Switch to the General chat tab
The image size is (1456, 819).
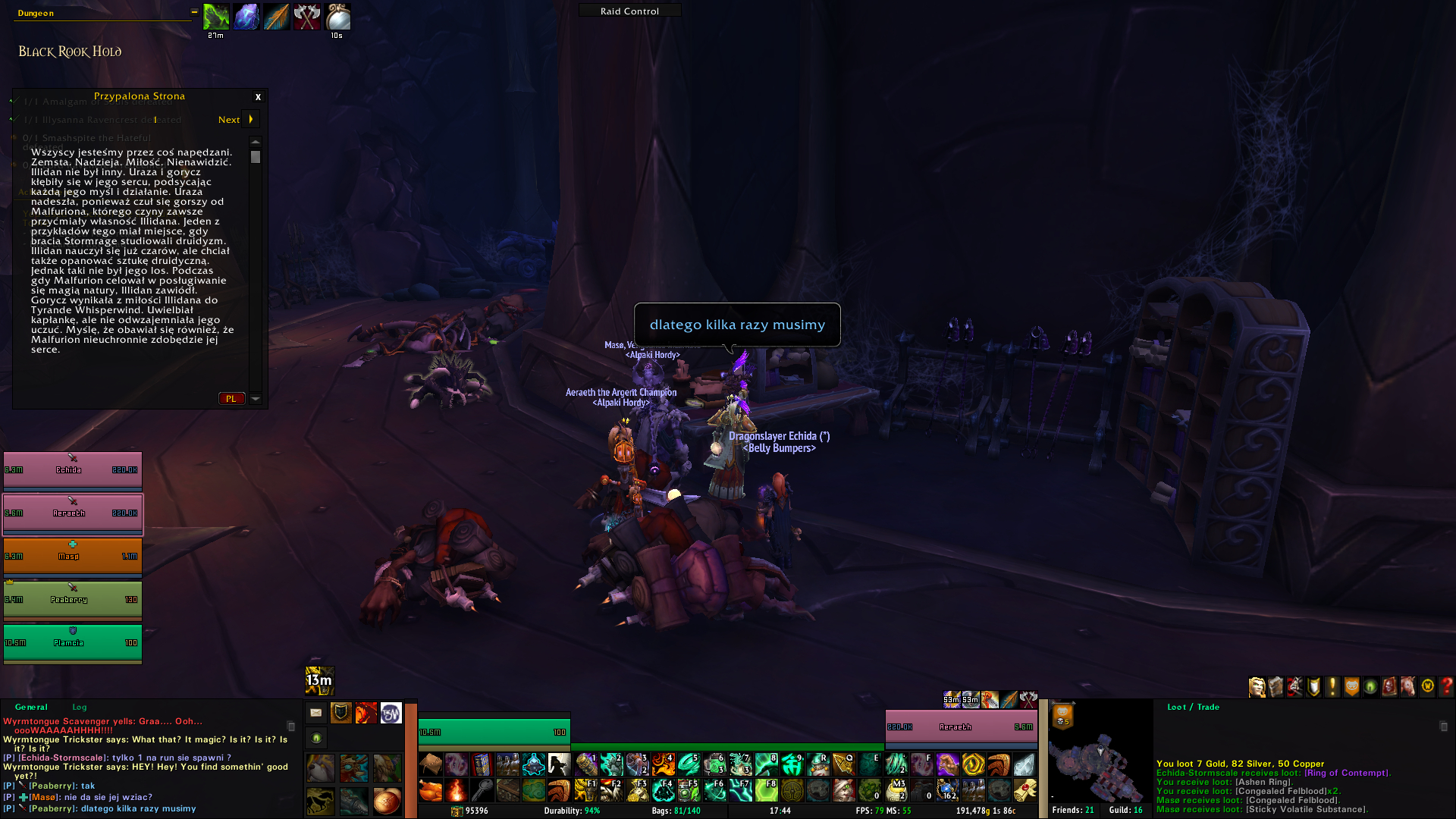[31, 707]
